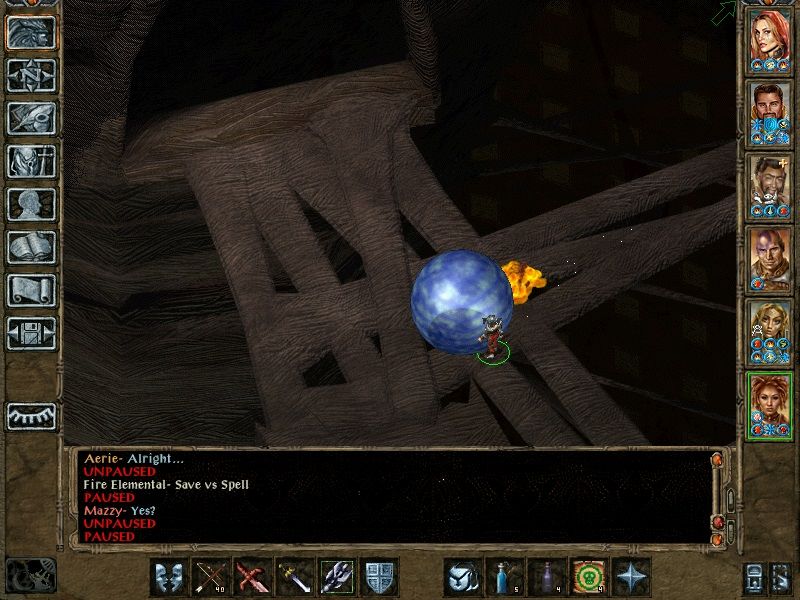Click the clock pause button
Image resolution: width=800 pixels, height=600 pixels.
(30, 575)
